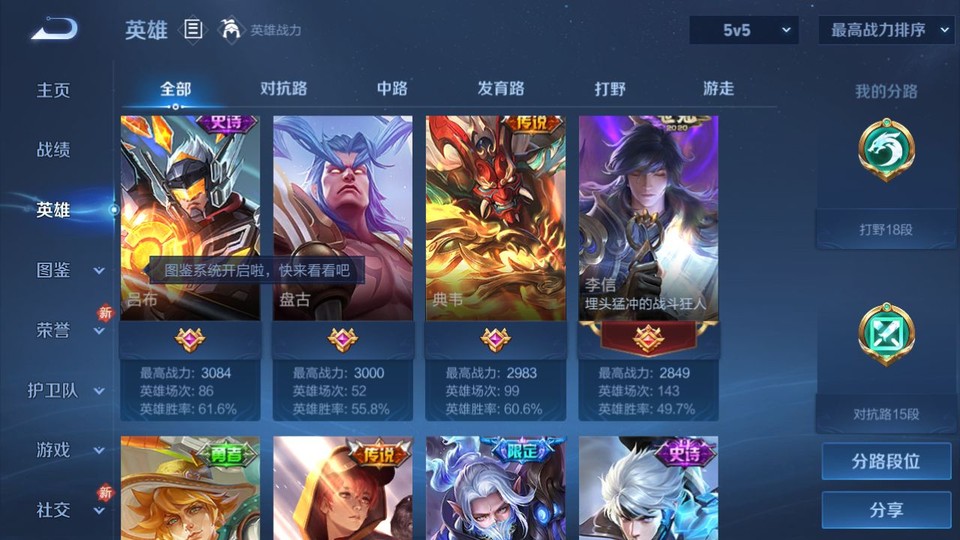Open the 分路段位 button

(886, 462)
